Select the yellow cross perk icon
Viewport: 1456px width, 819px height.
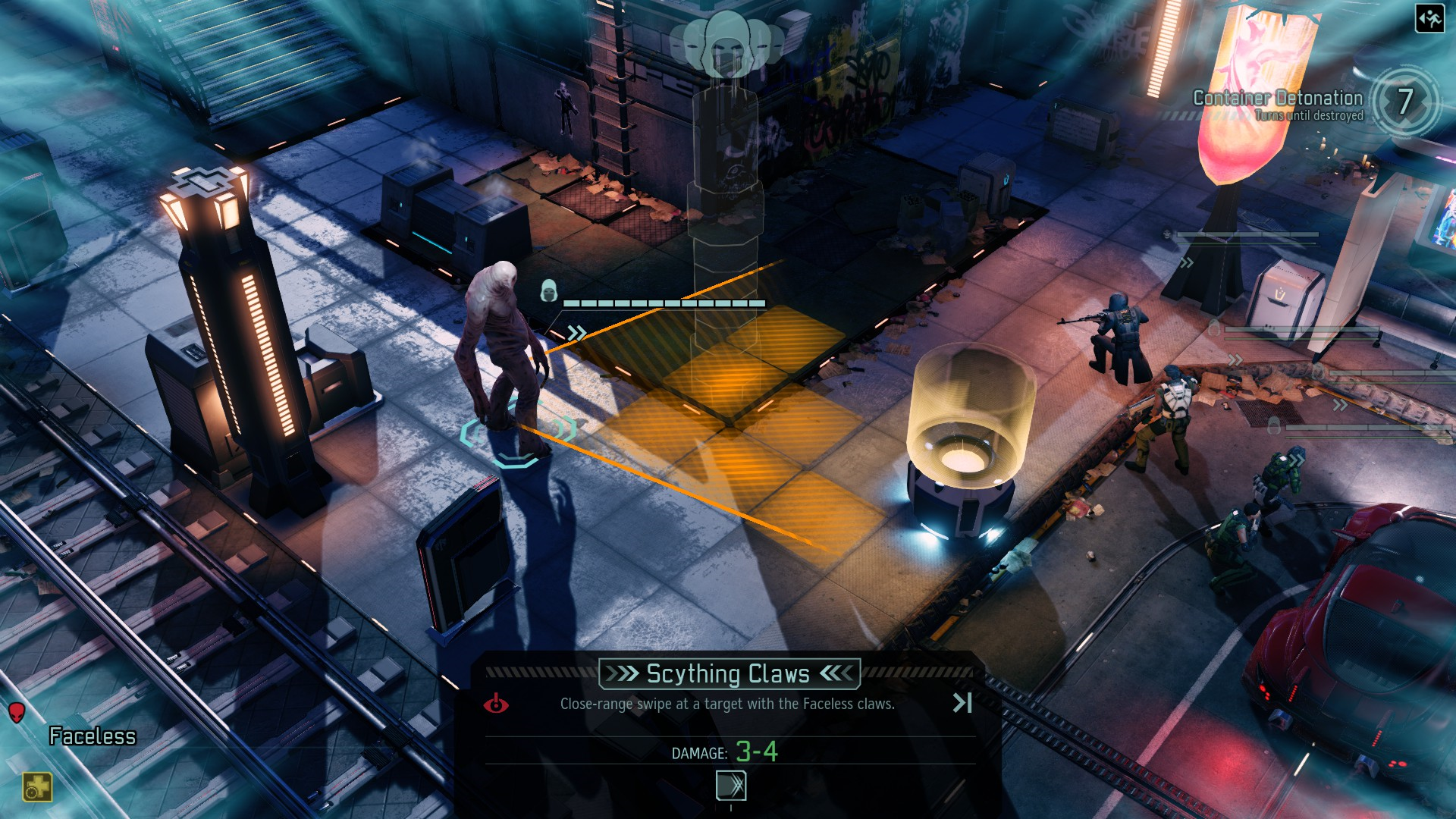pos(36,787)
